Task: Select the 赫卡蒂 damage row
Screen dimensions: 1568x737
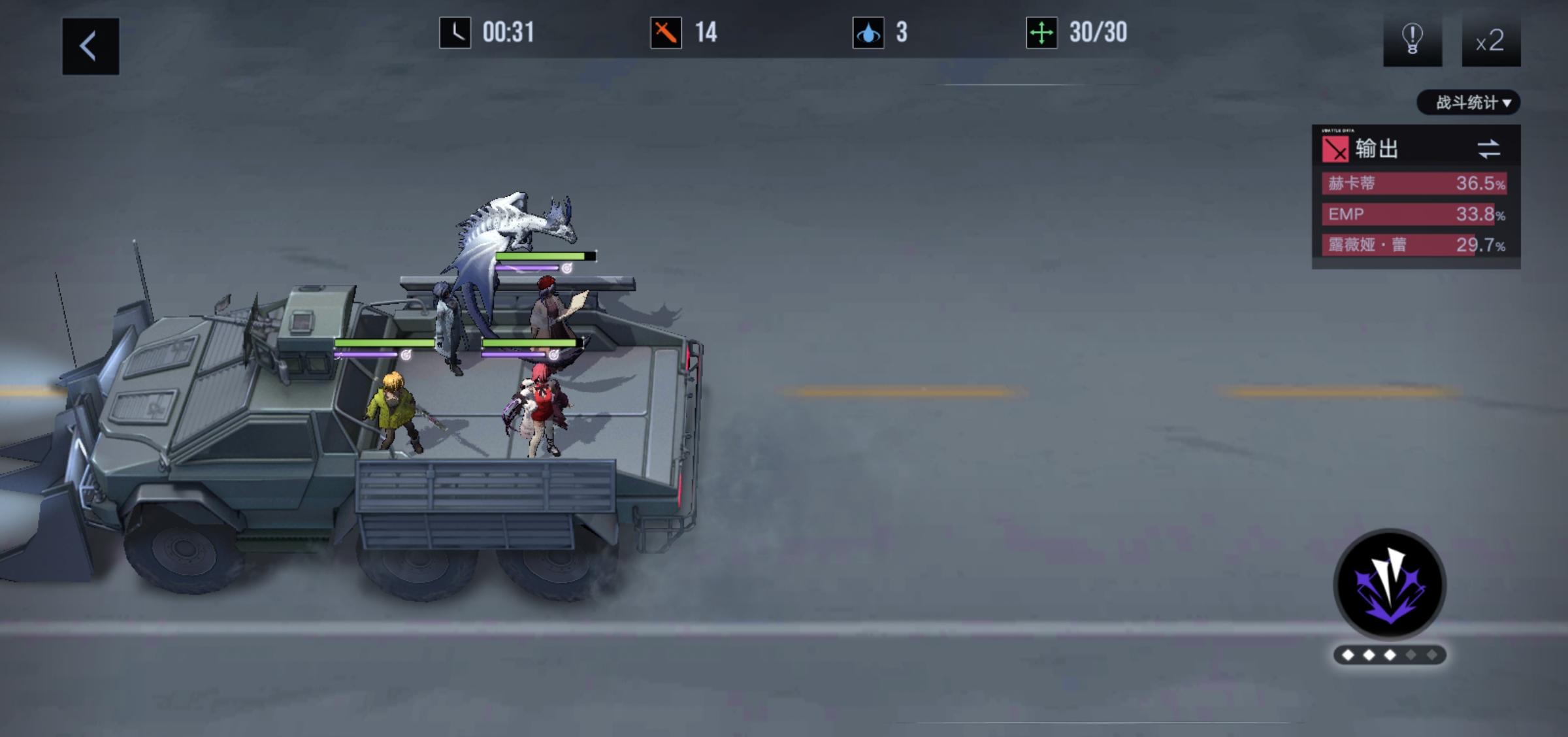Action: (1415, 184)
